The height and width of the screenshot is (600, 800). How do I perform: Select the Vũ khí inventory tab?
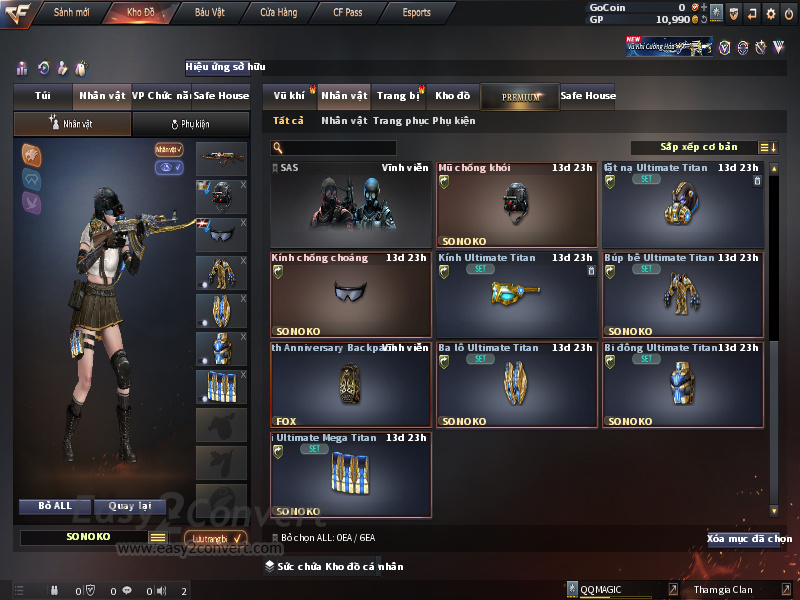pyautogui.click(x=289, y=96)
